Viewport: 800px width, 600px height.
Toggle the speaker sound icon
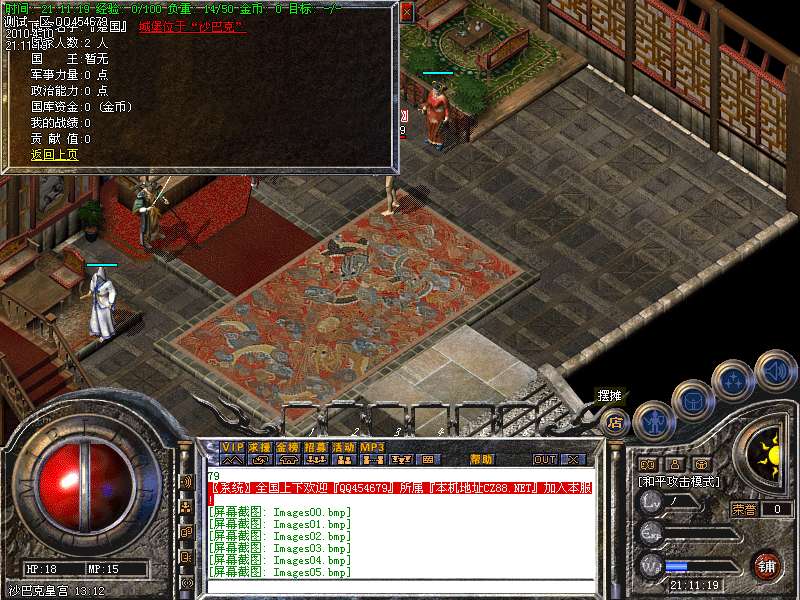click(775, 368)
